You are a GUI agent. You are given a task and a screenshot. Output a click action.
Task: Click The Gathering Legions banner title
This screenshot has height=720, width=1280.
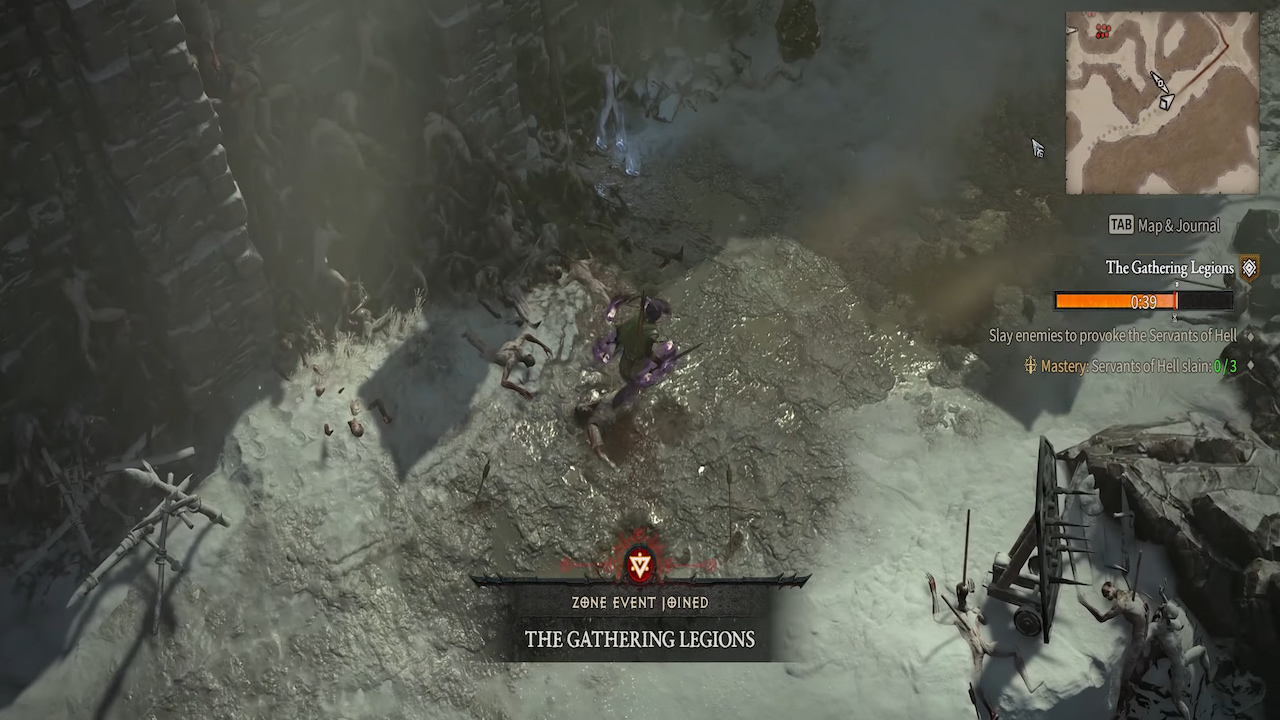tap(638, 640)
